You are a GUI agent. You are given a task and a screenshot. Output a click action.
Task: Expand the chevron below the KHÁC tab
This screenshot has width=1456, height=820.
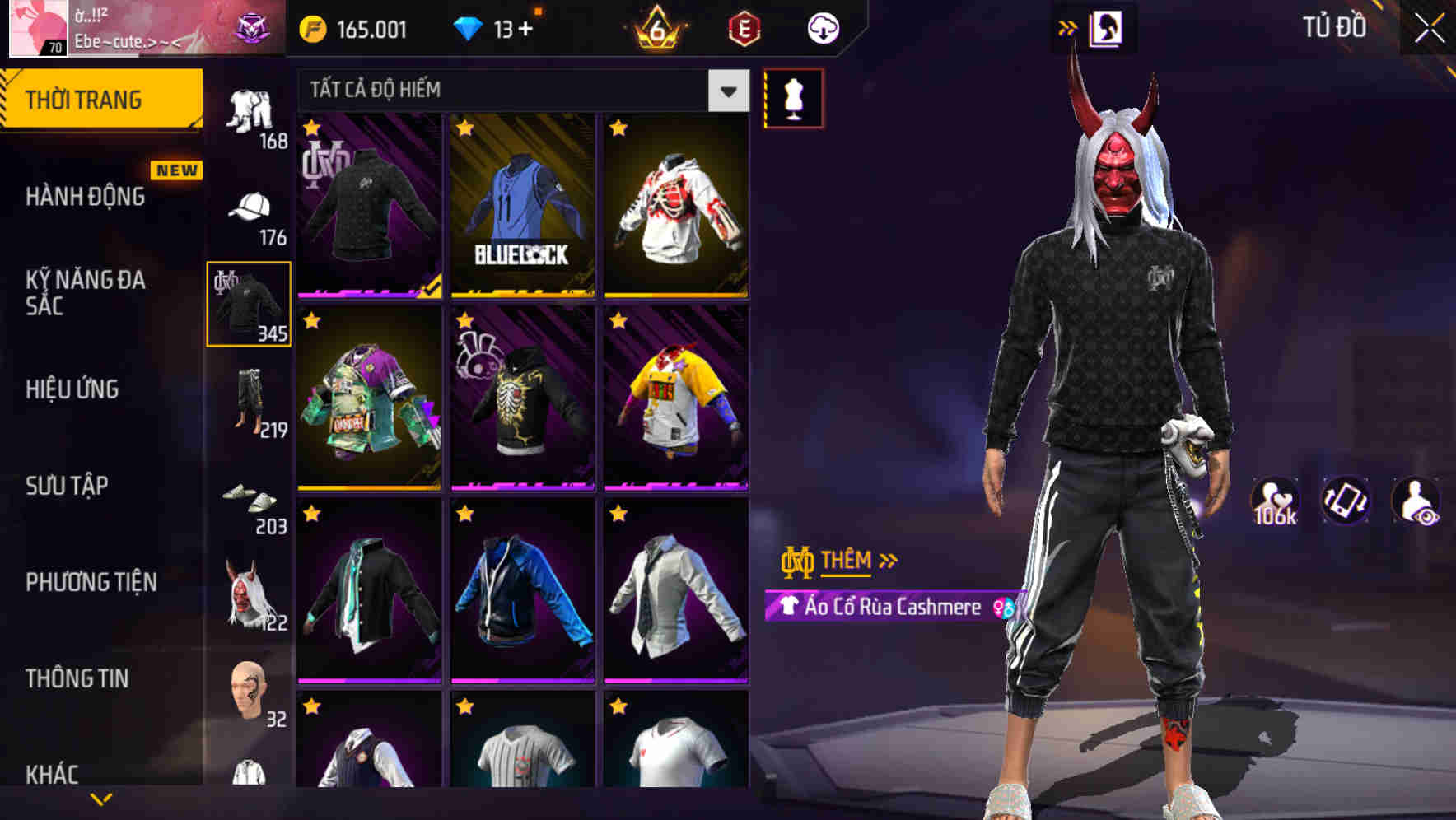coord(101,799)
